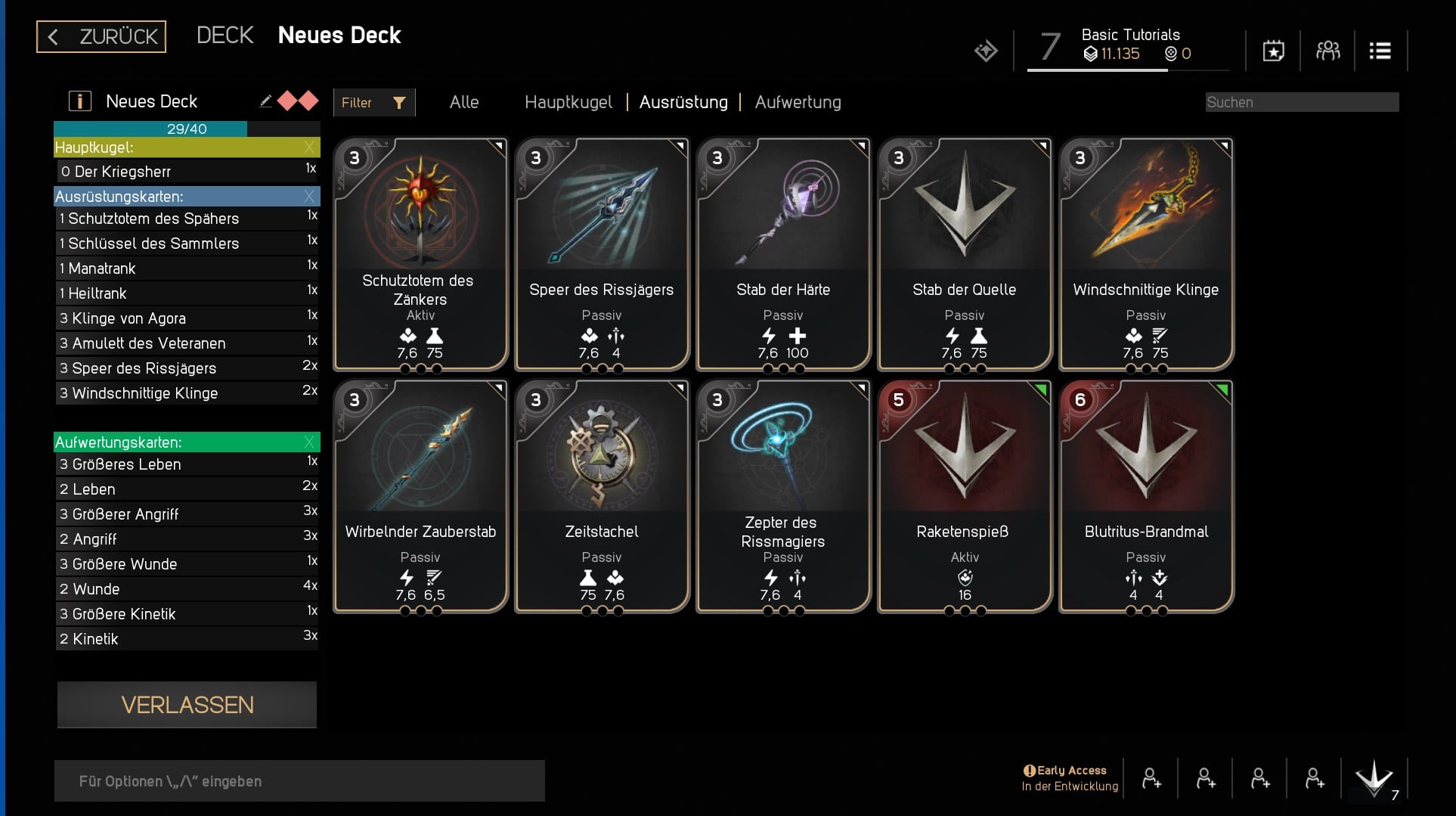Edit the deck name with pencil icon
Screen dimensions: 1456x816
click(265, 101)
